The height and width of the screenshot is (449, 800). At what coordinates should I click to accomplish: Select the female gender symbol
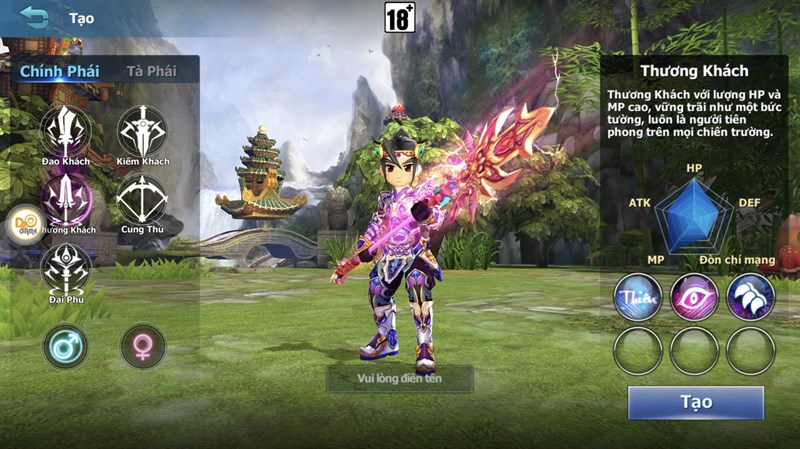pyautogui.click(x=143, y=346)
